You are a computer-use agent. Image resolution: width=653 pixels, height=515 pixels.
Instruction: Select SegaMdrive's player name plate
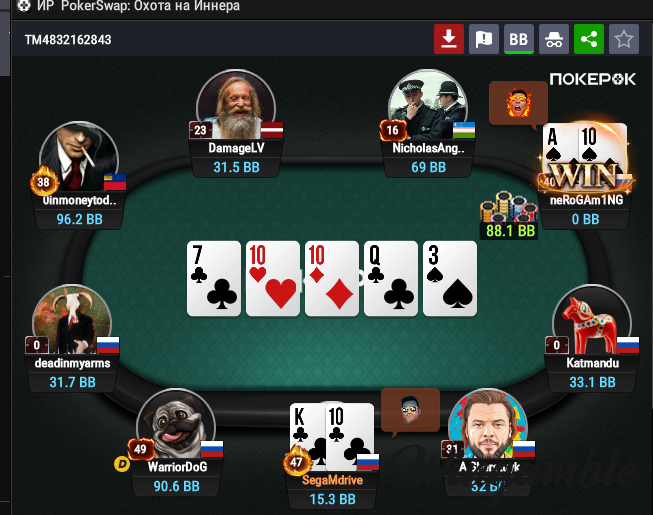333,479
